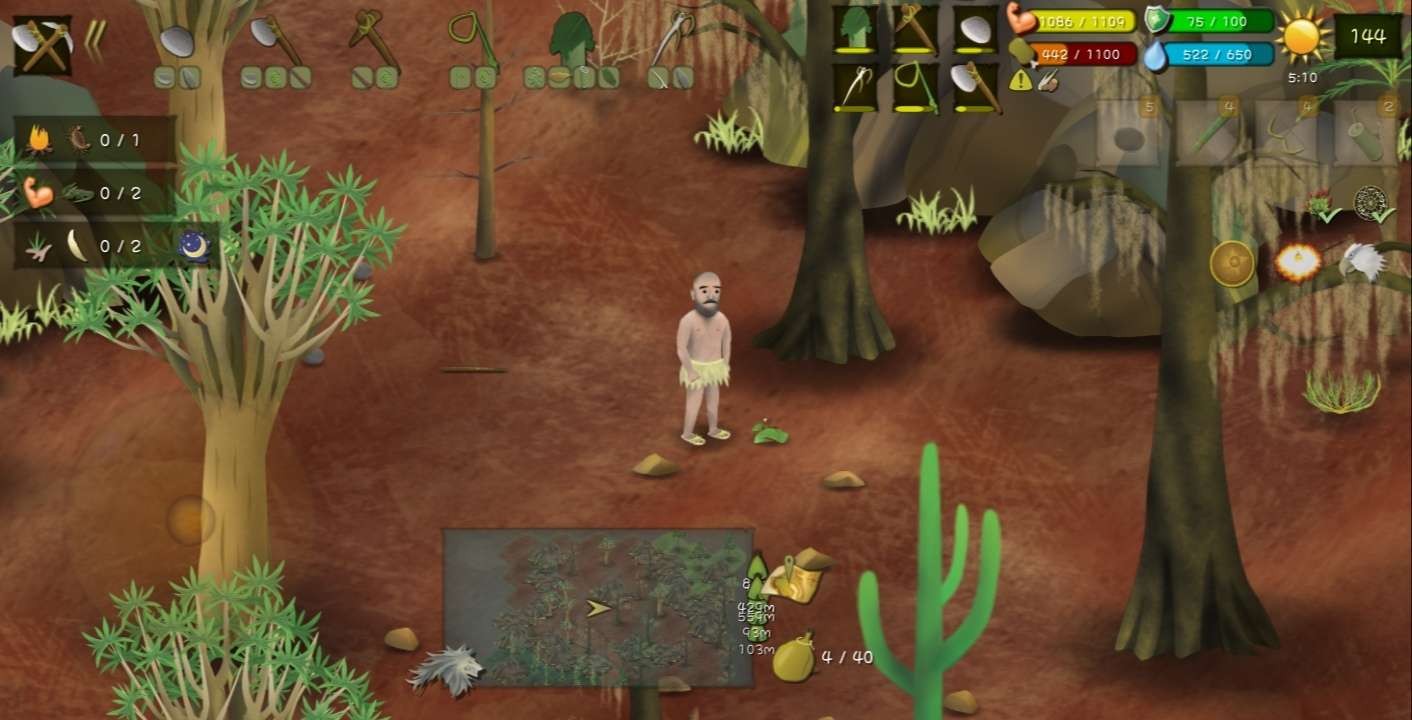This screenshot has height=720, width=1412.
Task: Select the campfire quest objective row
Action: pyautogui.click(x=95, y=140)
